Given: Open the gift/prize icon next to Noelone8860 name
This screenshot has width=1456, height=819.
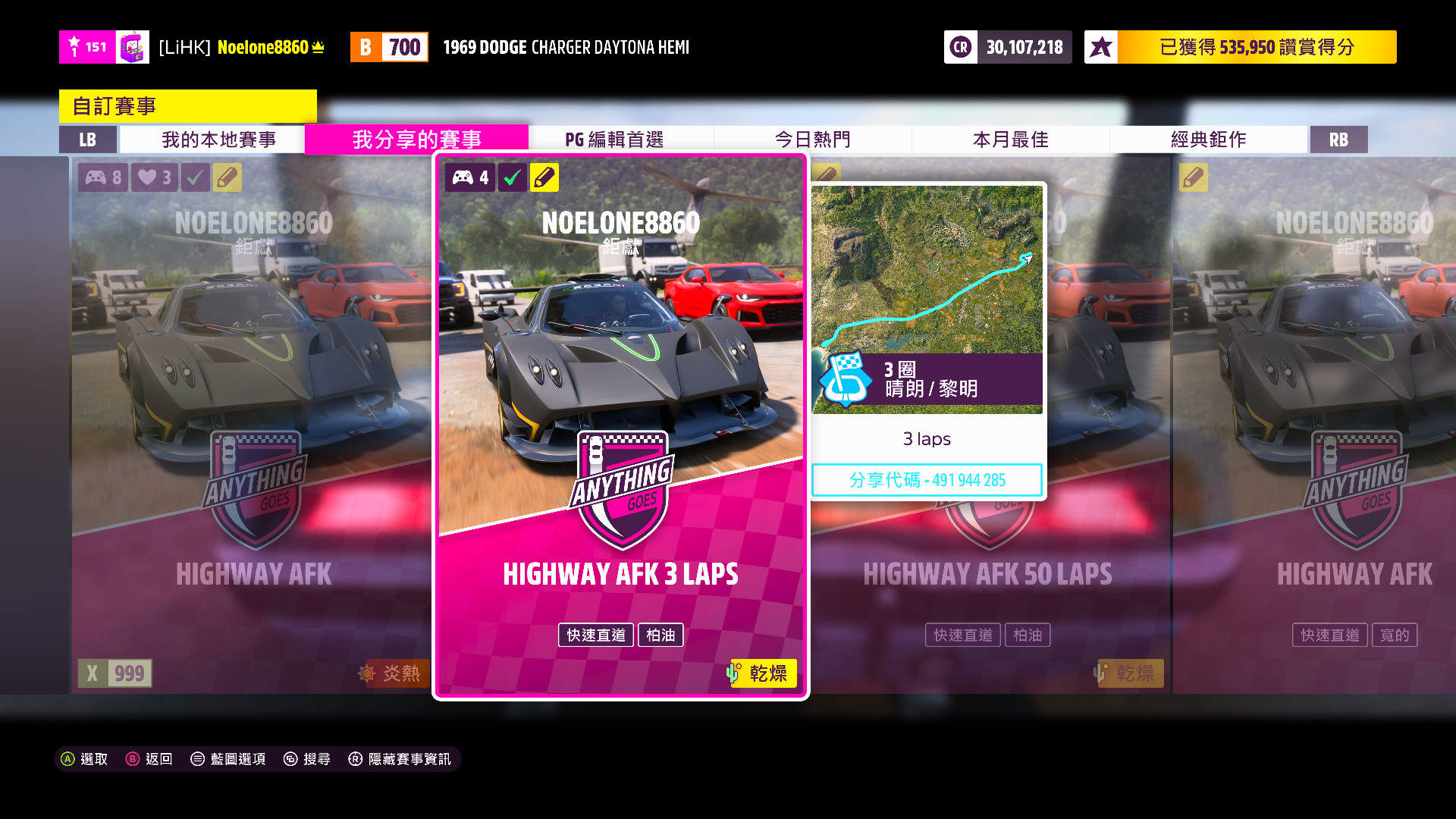Looking at the screenshot, I should (133, 46).
